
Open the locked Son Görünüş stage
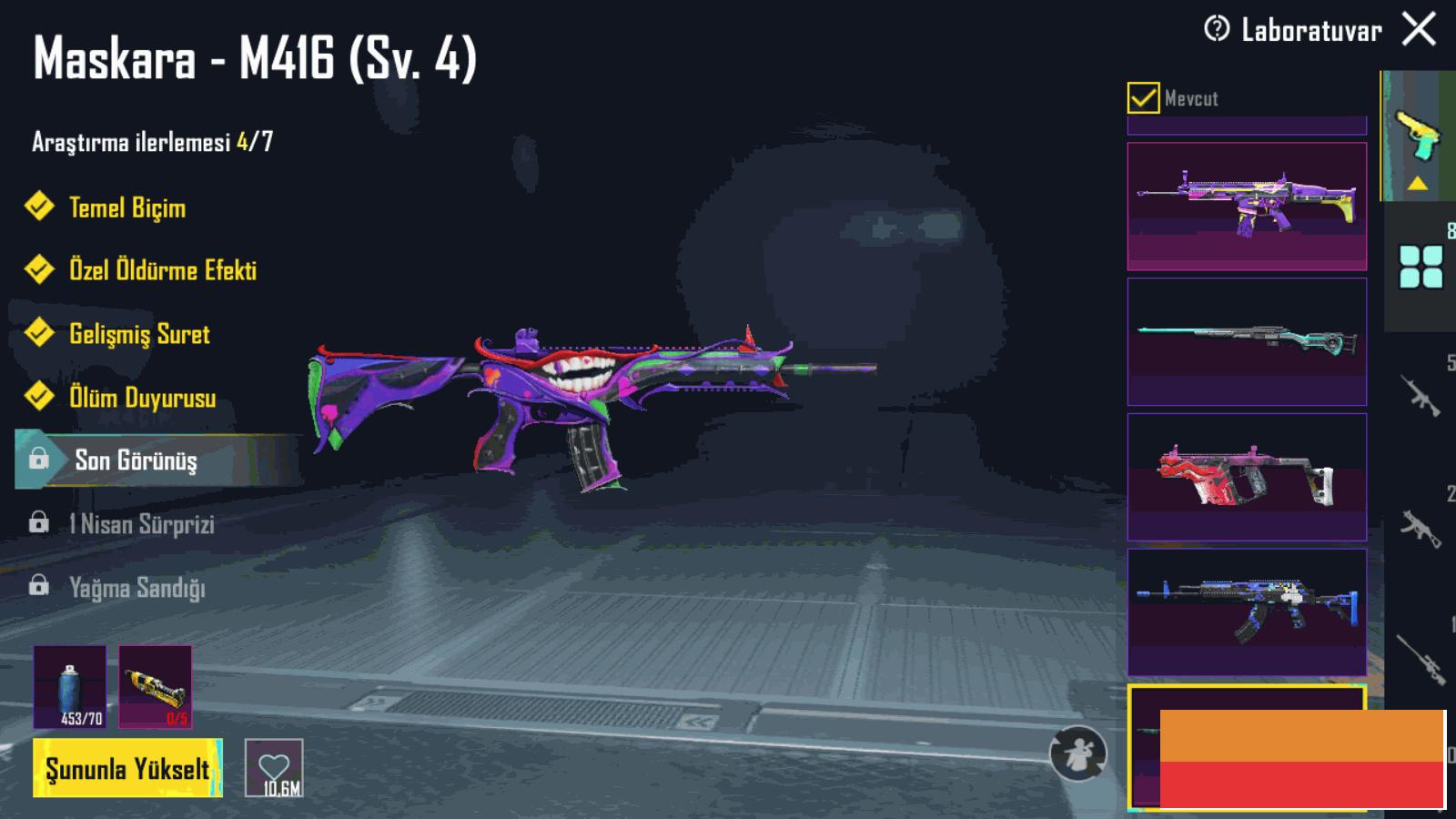tap(136, 460)
